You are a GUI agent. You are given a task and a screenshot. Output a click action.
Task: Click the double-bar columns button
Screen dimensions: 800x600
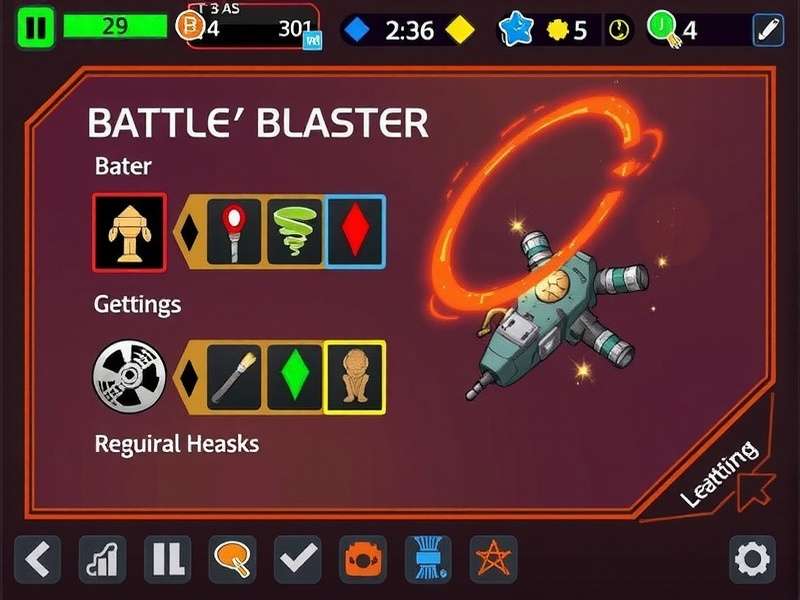click(167, 559)
